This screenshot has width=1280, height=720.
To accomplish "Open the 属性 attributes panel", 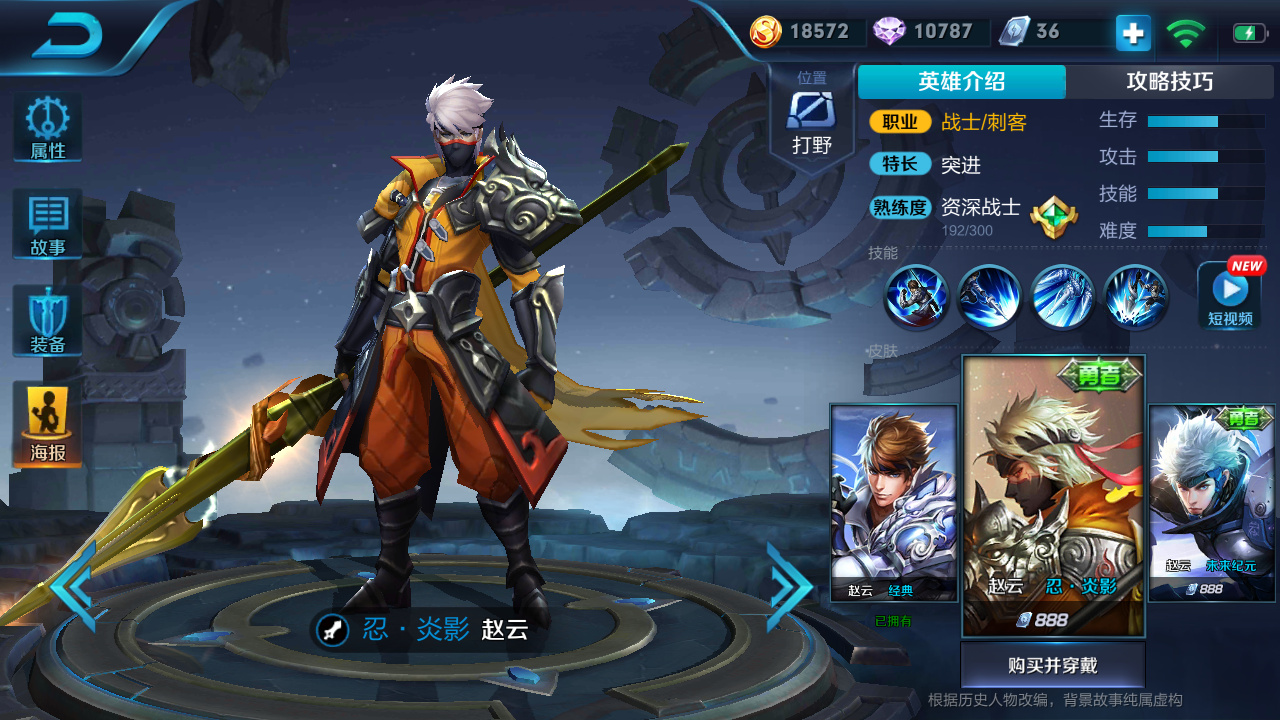I will click(x=47, y=129).
